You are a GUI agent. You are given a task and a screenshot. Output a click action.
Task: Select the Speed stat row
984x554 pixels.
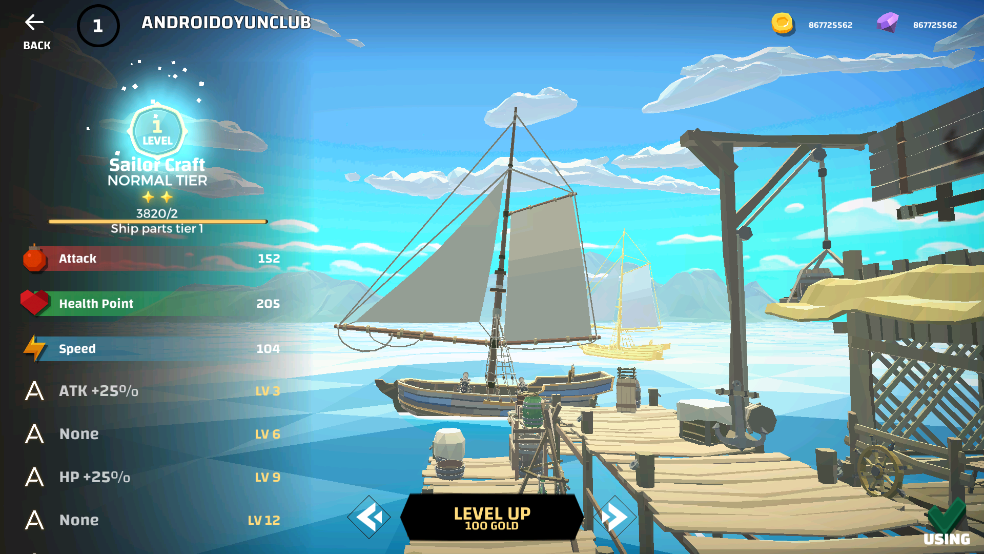(x=150, y=349)
